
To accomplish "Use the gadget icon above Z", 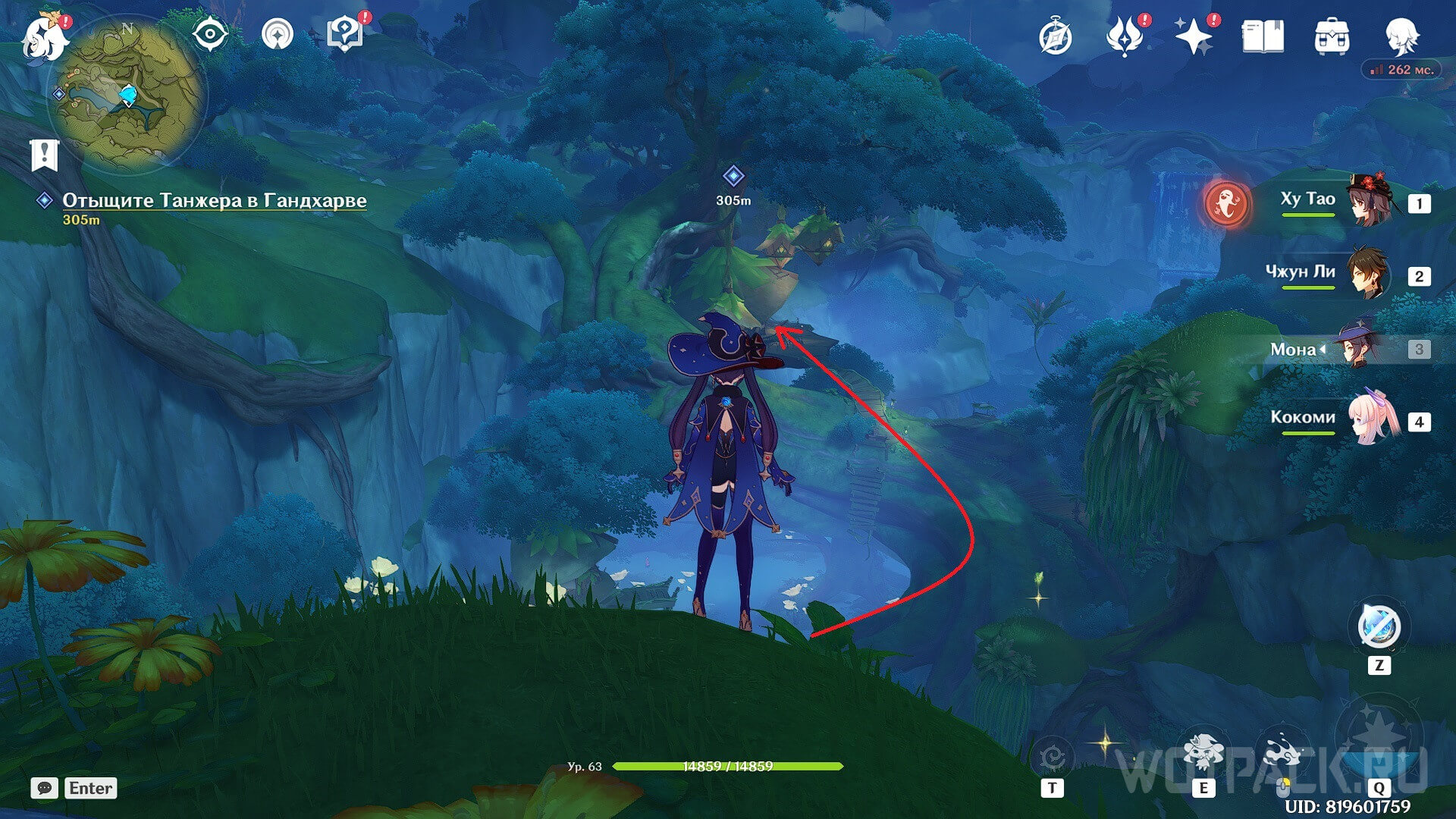I will [x=1379, y=628].
